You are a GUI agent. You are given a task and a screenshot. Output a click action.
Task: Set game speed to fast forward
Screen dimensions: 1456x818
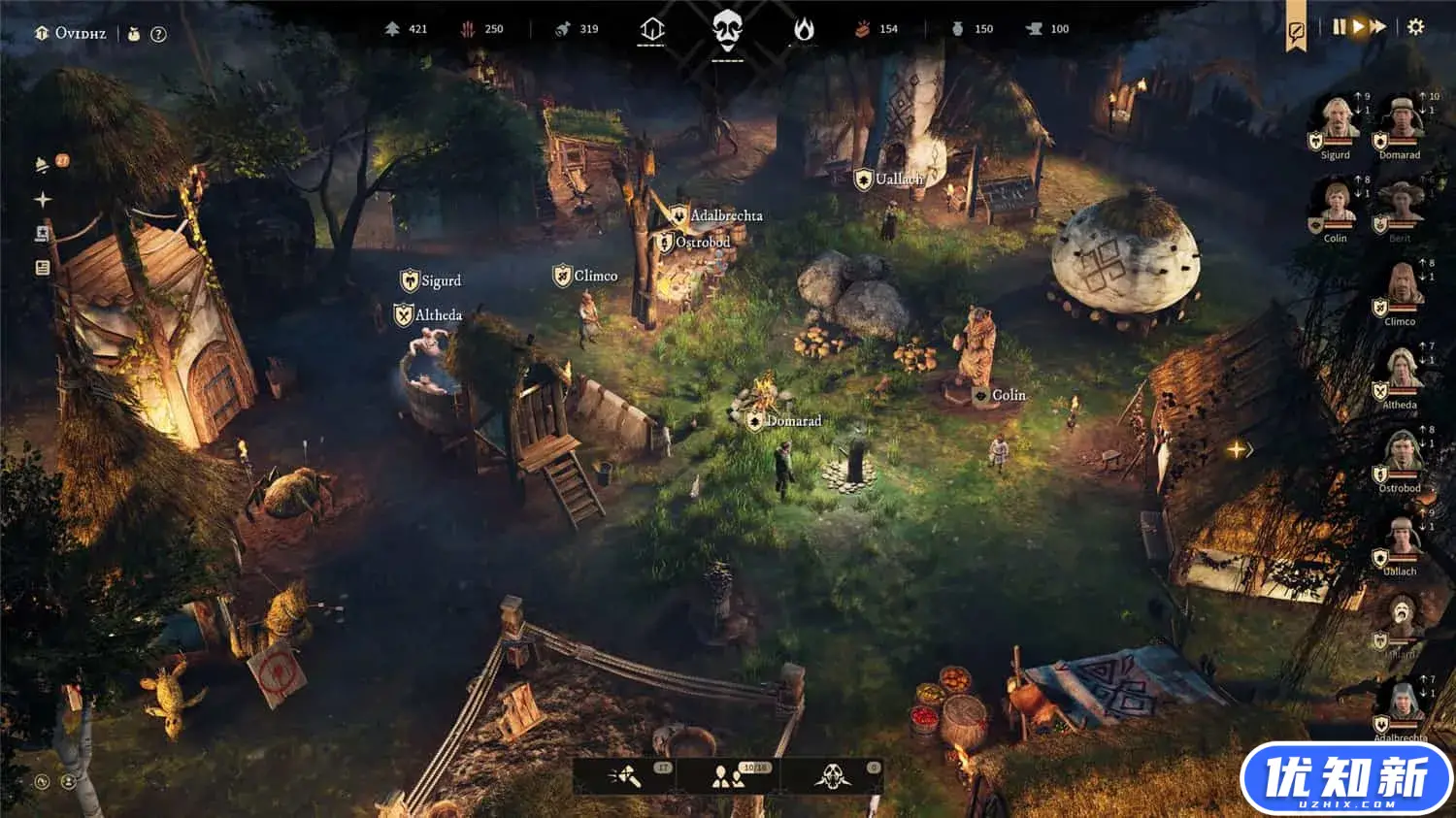click(1377, 27)
